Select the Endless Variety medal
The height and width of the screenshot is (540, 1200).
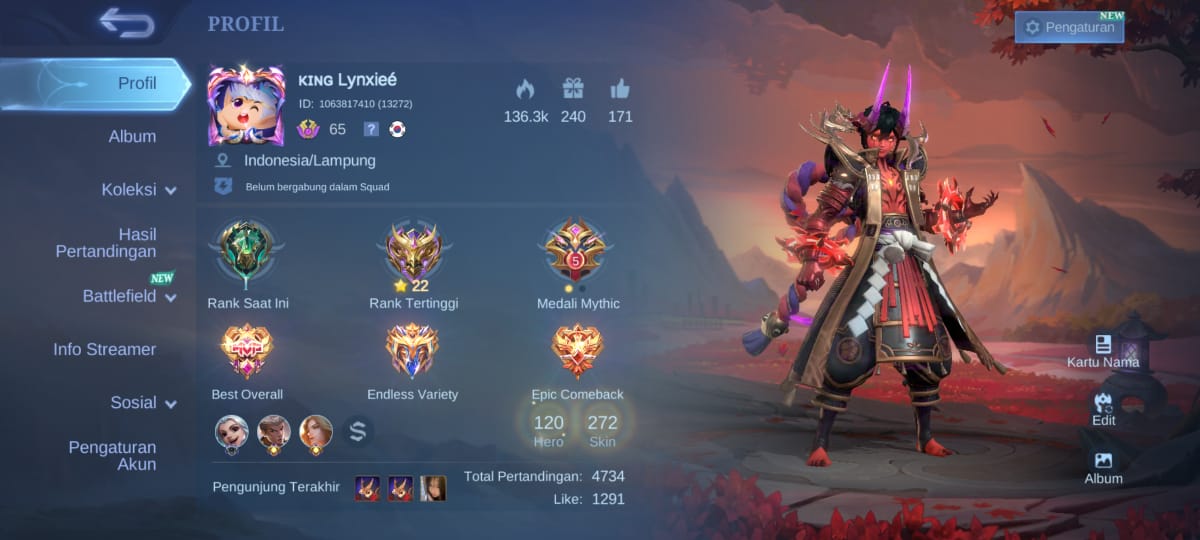[x=412, y=351]
